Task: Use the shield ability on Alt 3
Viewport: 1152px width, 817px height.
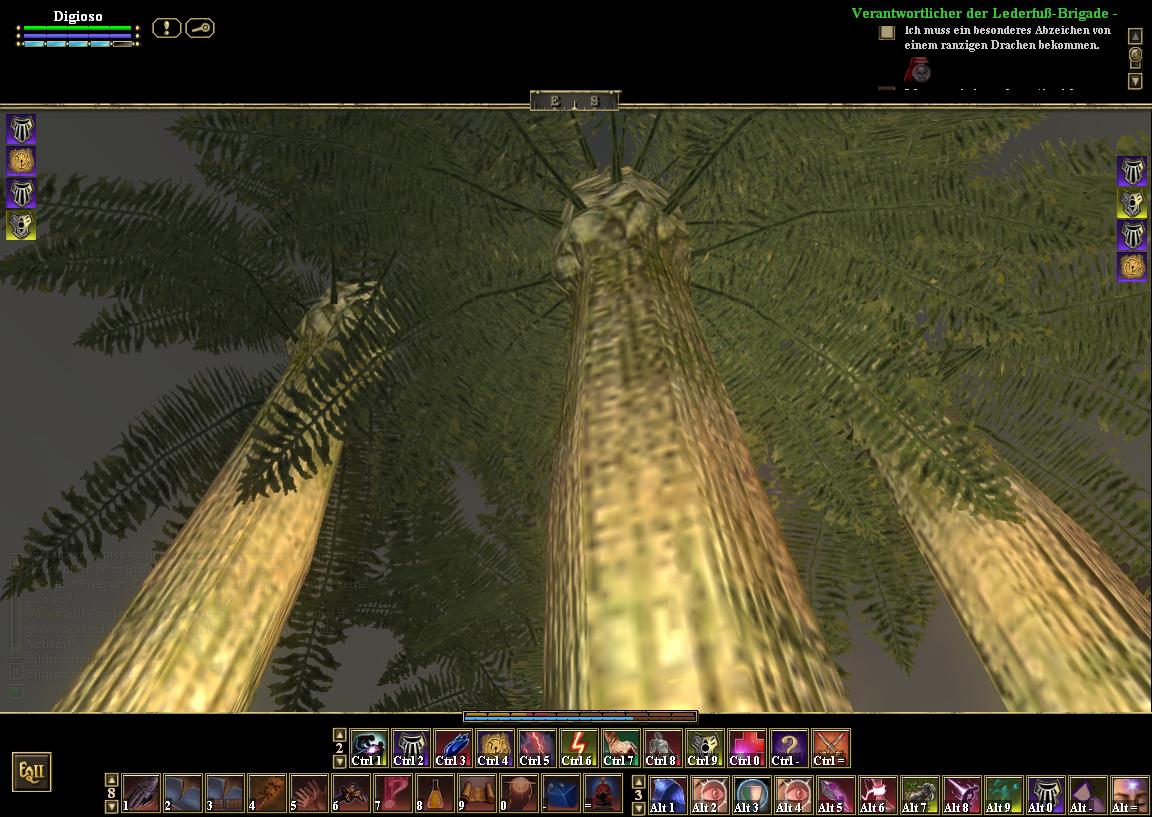Action: coord(752,794)
